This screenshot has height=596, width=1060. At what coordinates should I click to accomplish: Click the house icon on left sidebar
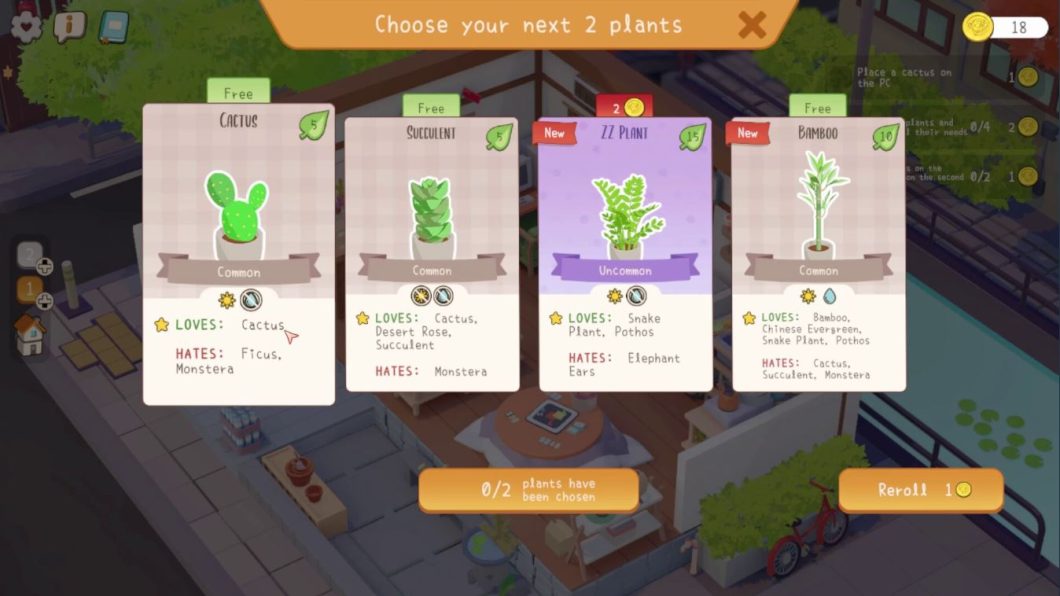pos(30,336)
